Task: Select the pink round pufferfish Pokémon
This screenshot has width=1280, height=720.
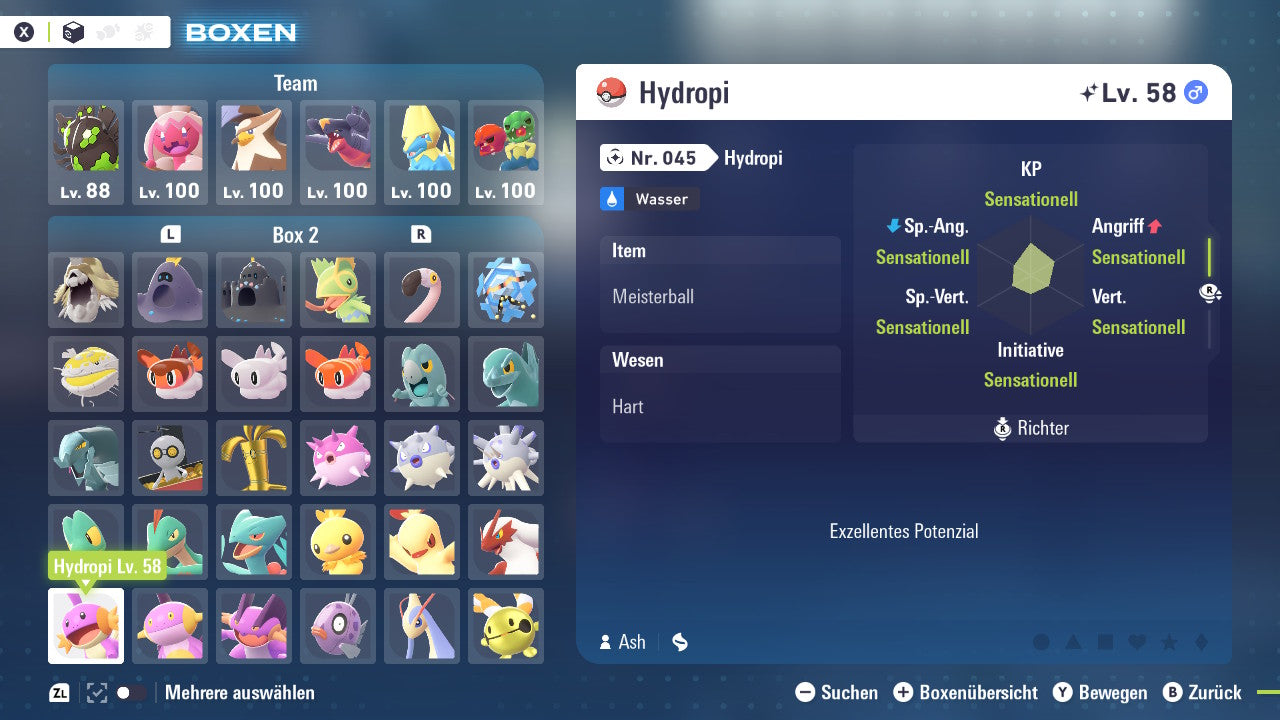Action: coord(338,458)
